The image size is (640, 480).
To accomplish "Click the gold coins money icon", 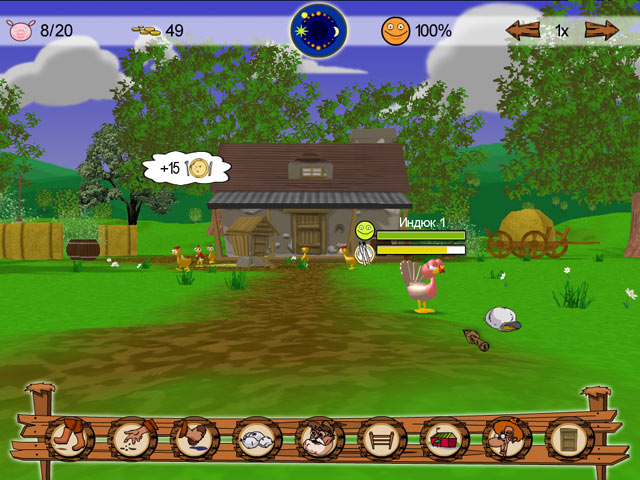I will click(x=146, y=31).
